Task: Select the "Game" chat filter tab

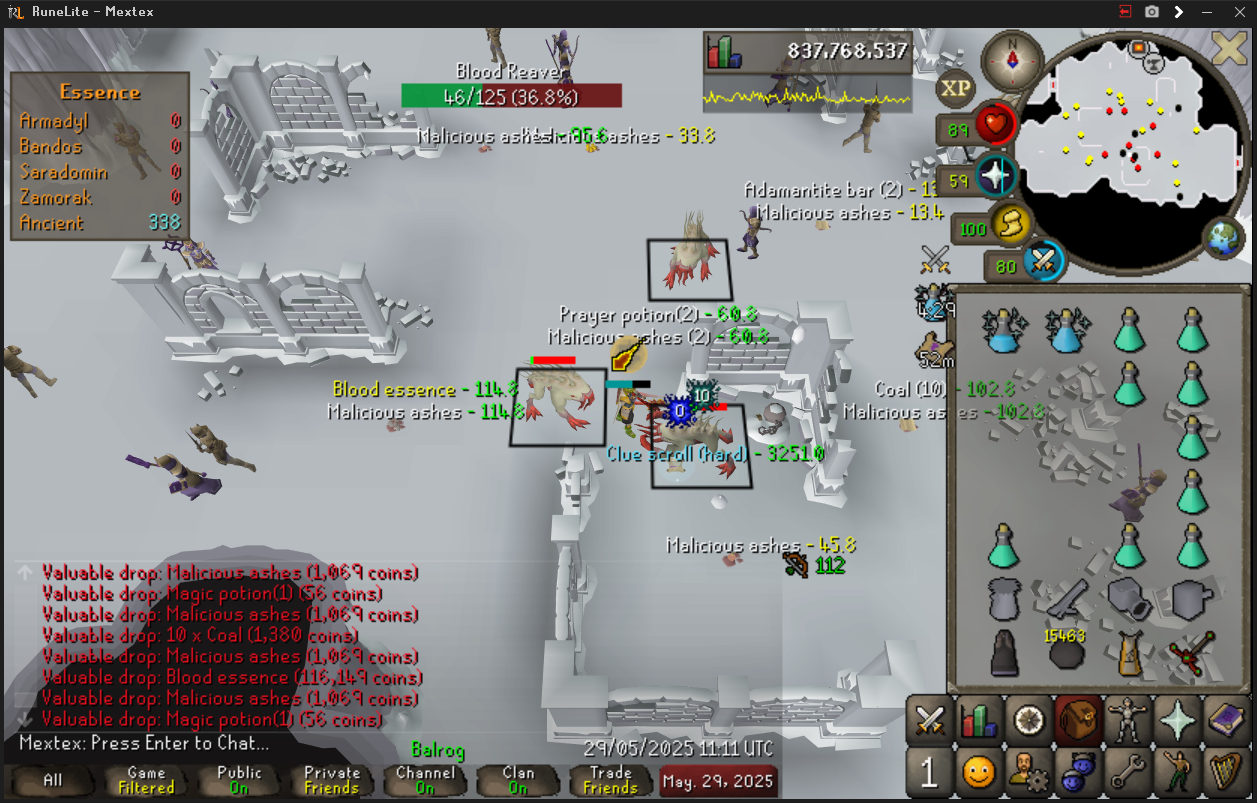Action: 146,780
